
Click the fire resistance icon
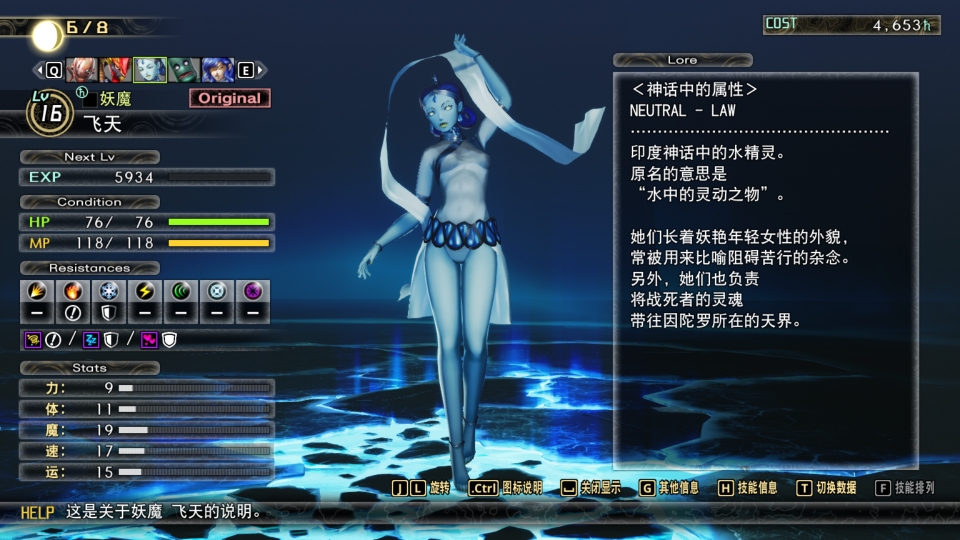click(x=71, y=292)
